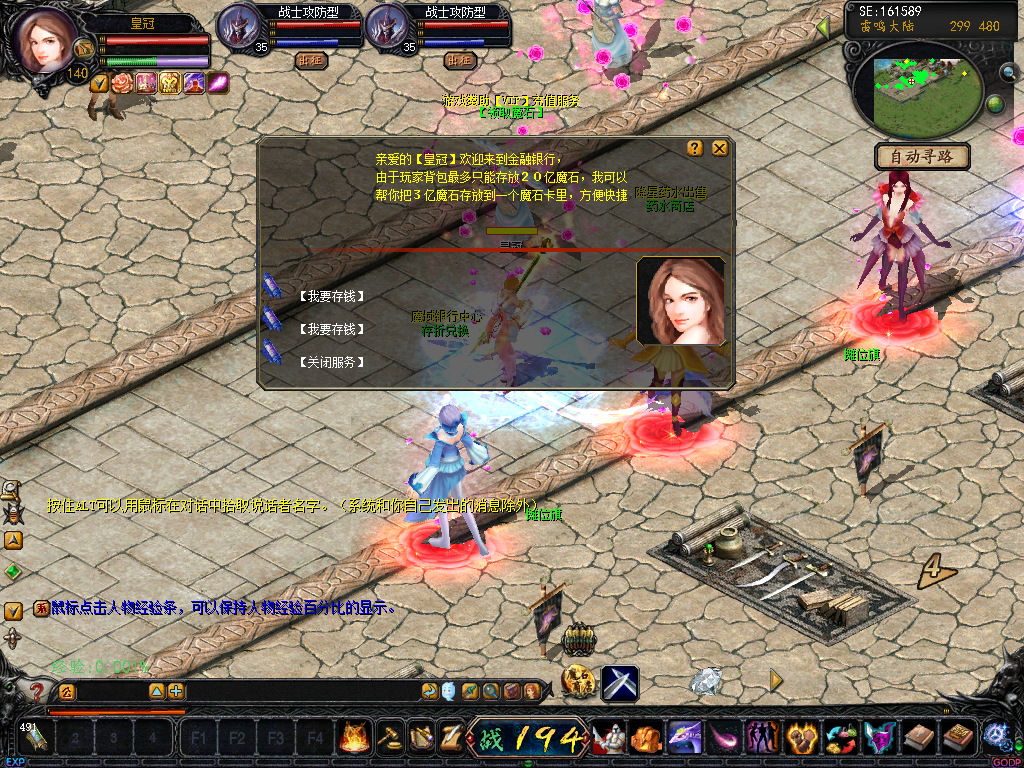Screen dimensions: 1024x768
Task: Click the magnifier button beside the minimap
Action: [1010, 72]
